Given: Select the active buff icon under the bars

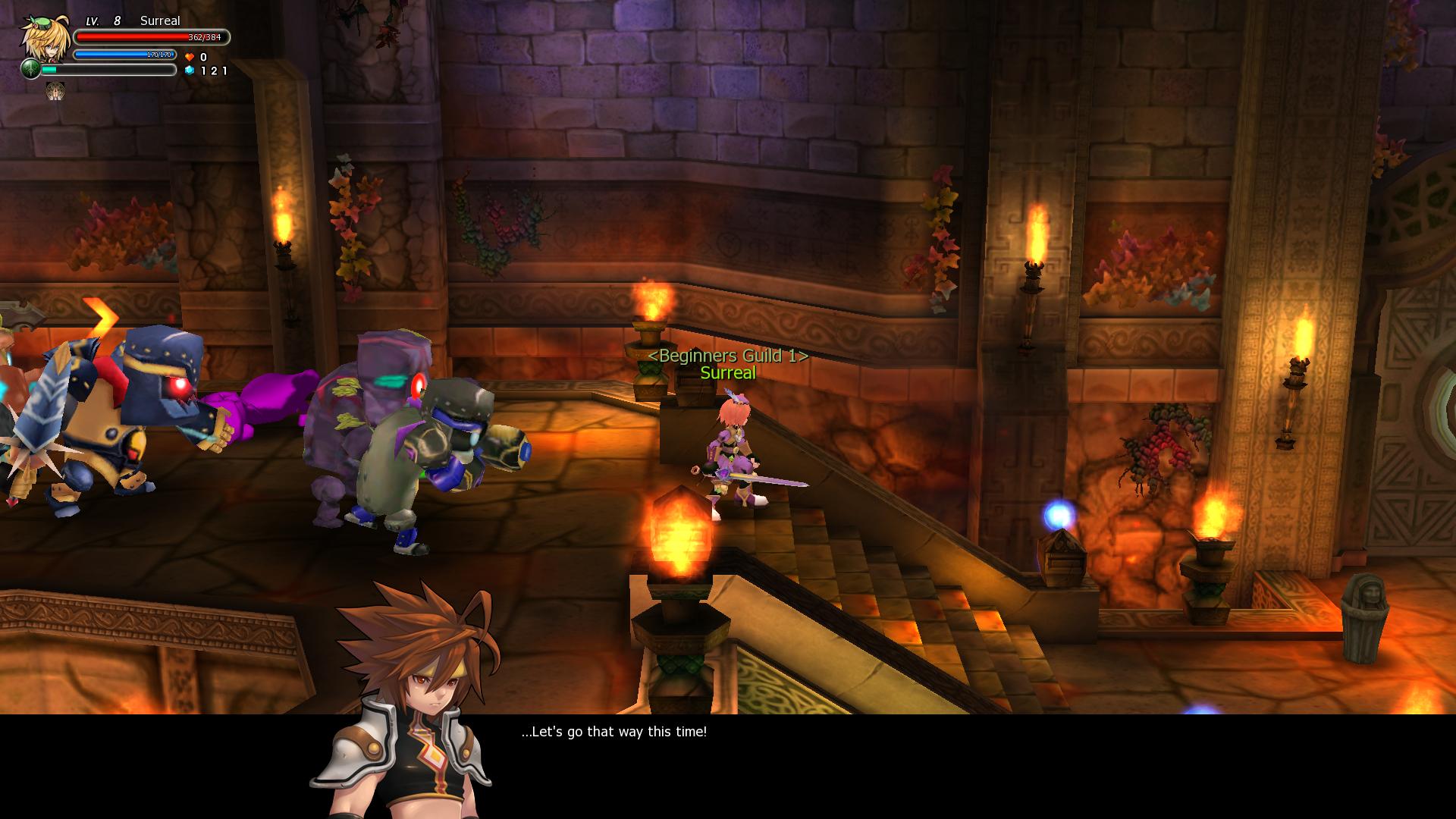Looking at the screenshot, I should [x=55, y=92].
